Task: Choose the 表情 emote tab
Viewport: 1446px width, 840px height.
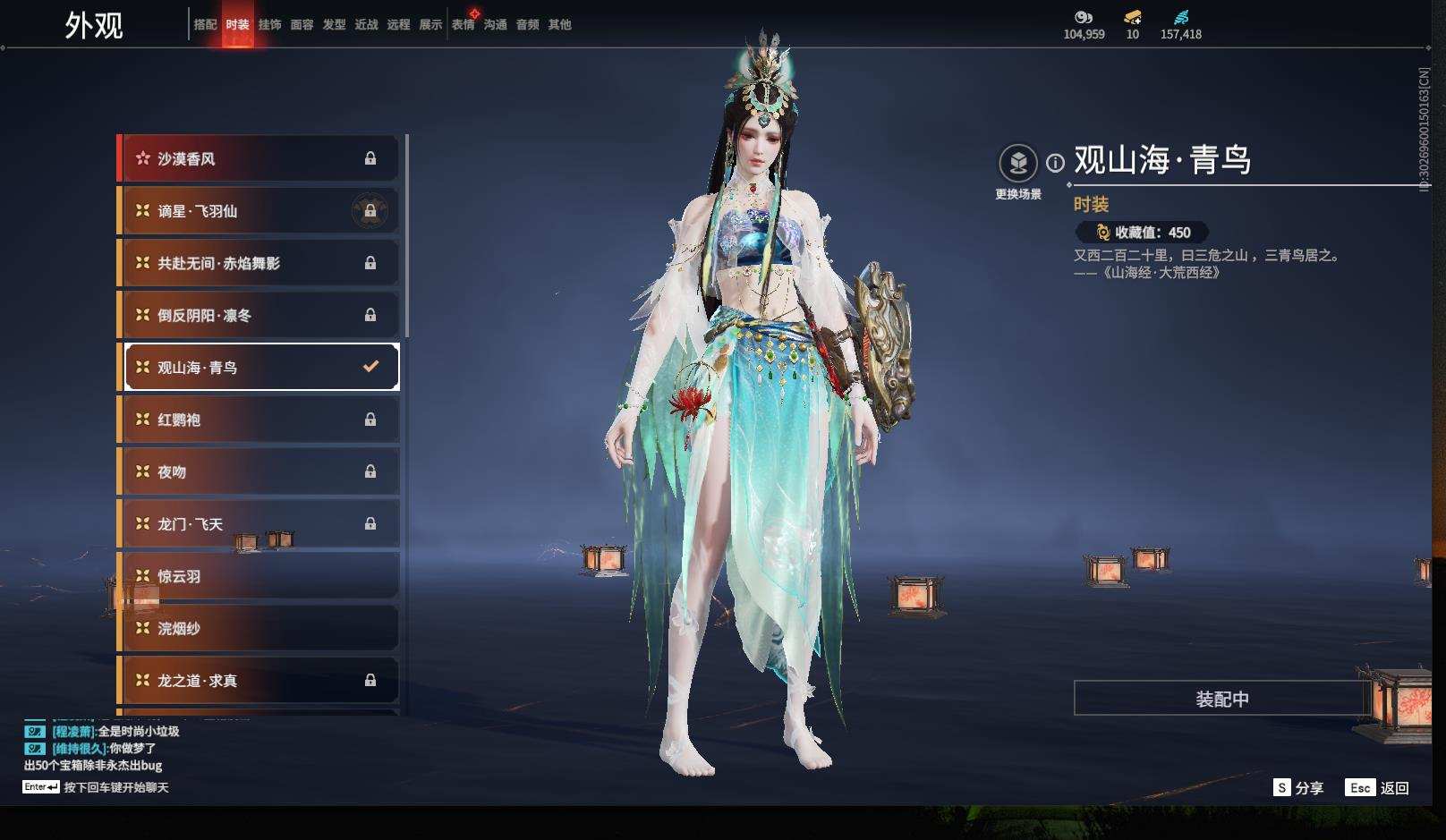Action: point(463,25)
